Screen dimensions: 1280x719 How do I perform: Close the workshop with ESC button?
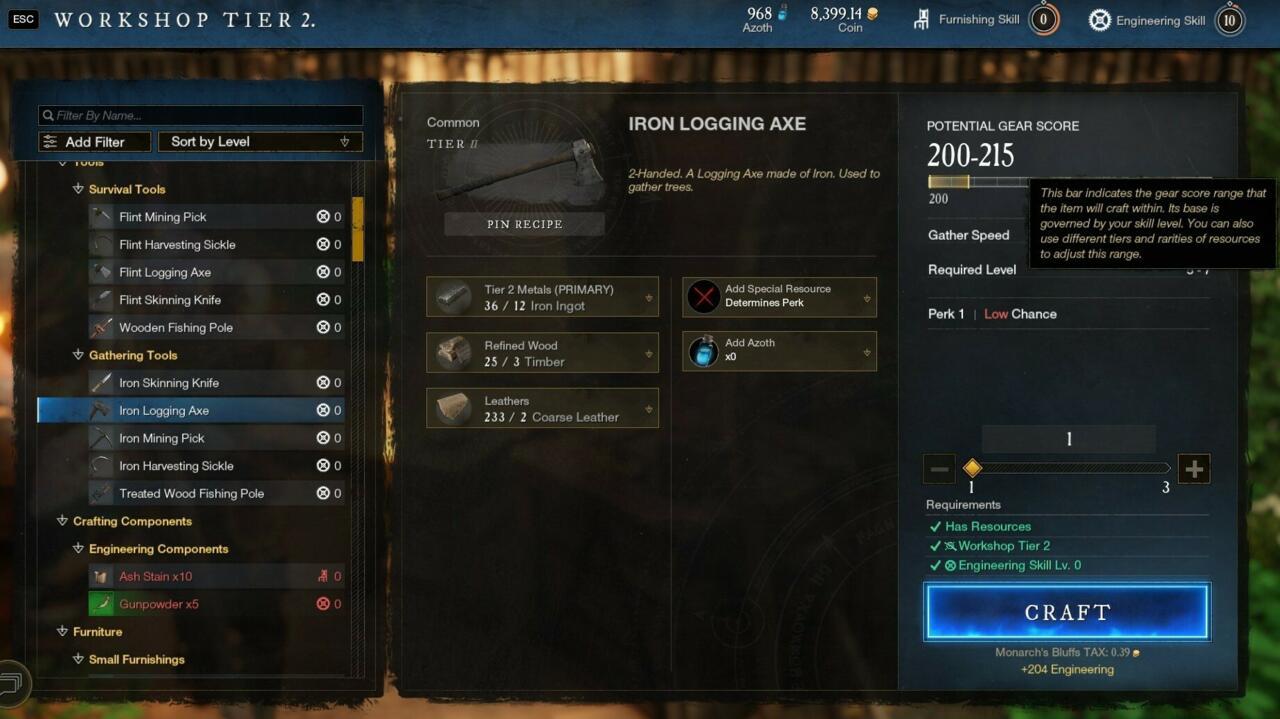[22, 19]
